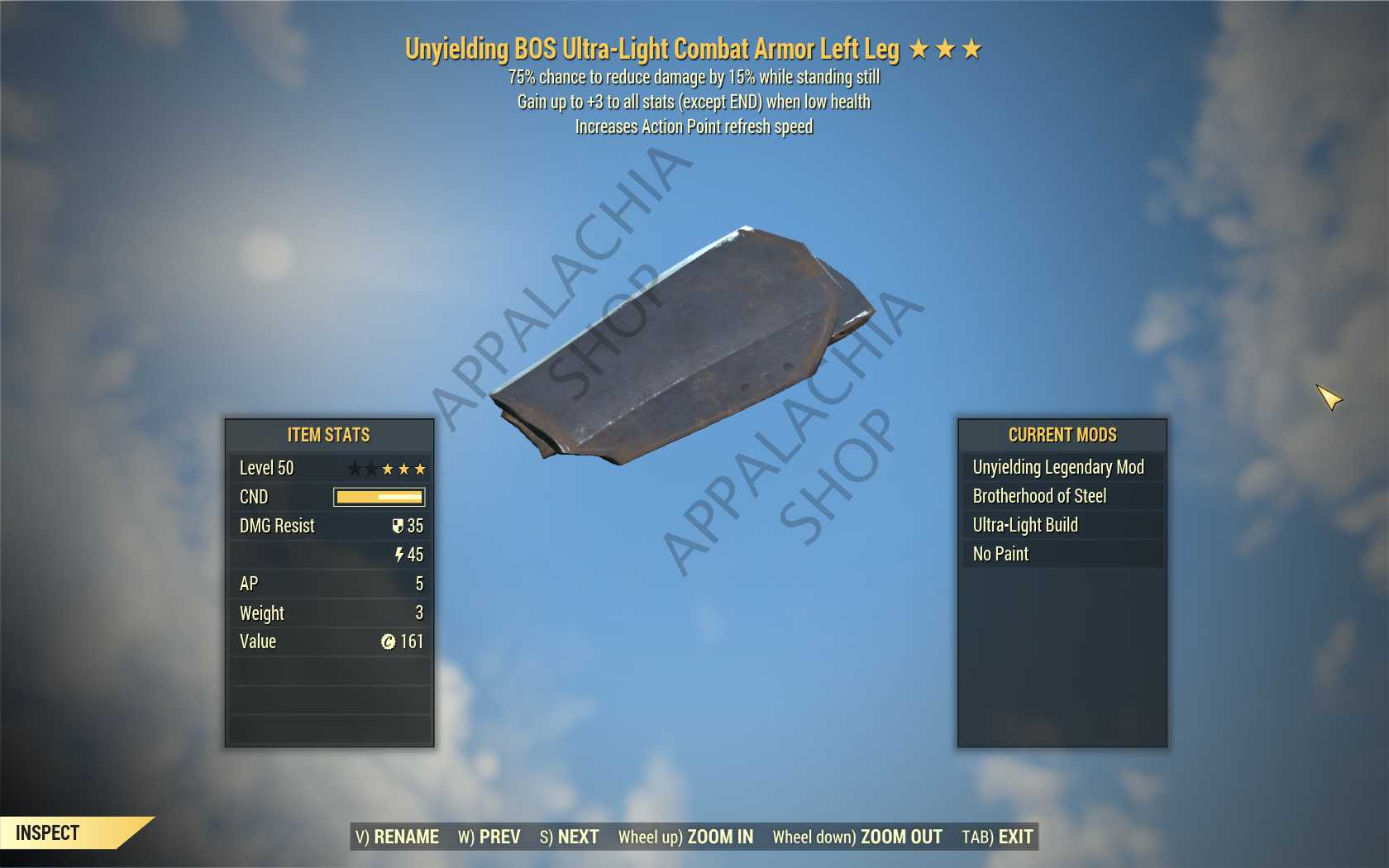Switch to the INSPECT tab
The height and width of the screenshot is (868, 1389).
click(x=50, y=833)
